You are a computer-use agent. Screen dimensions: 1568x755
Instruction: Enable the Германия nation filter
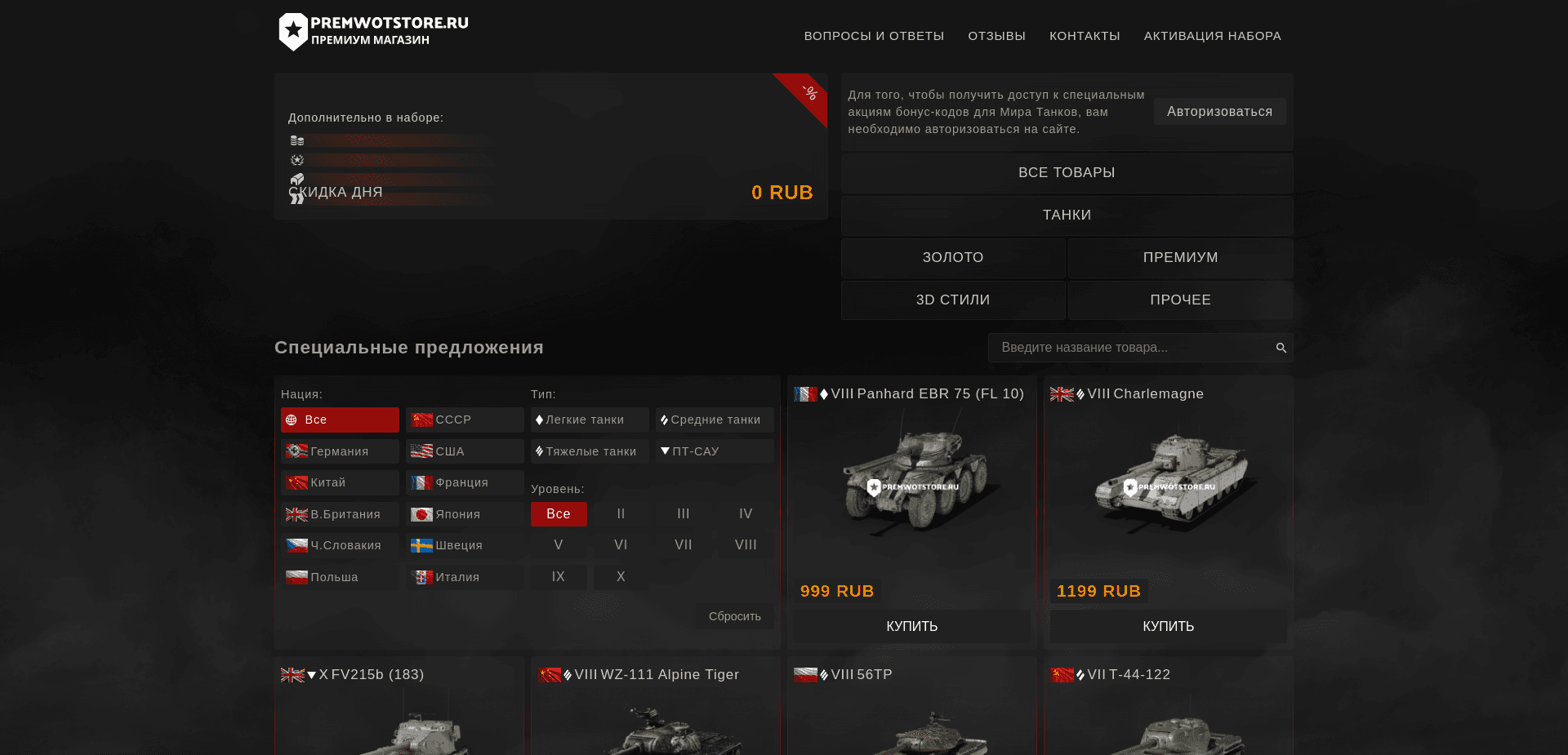[339, 451]
